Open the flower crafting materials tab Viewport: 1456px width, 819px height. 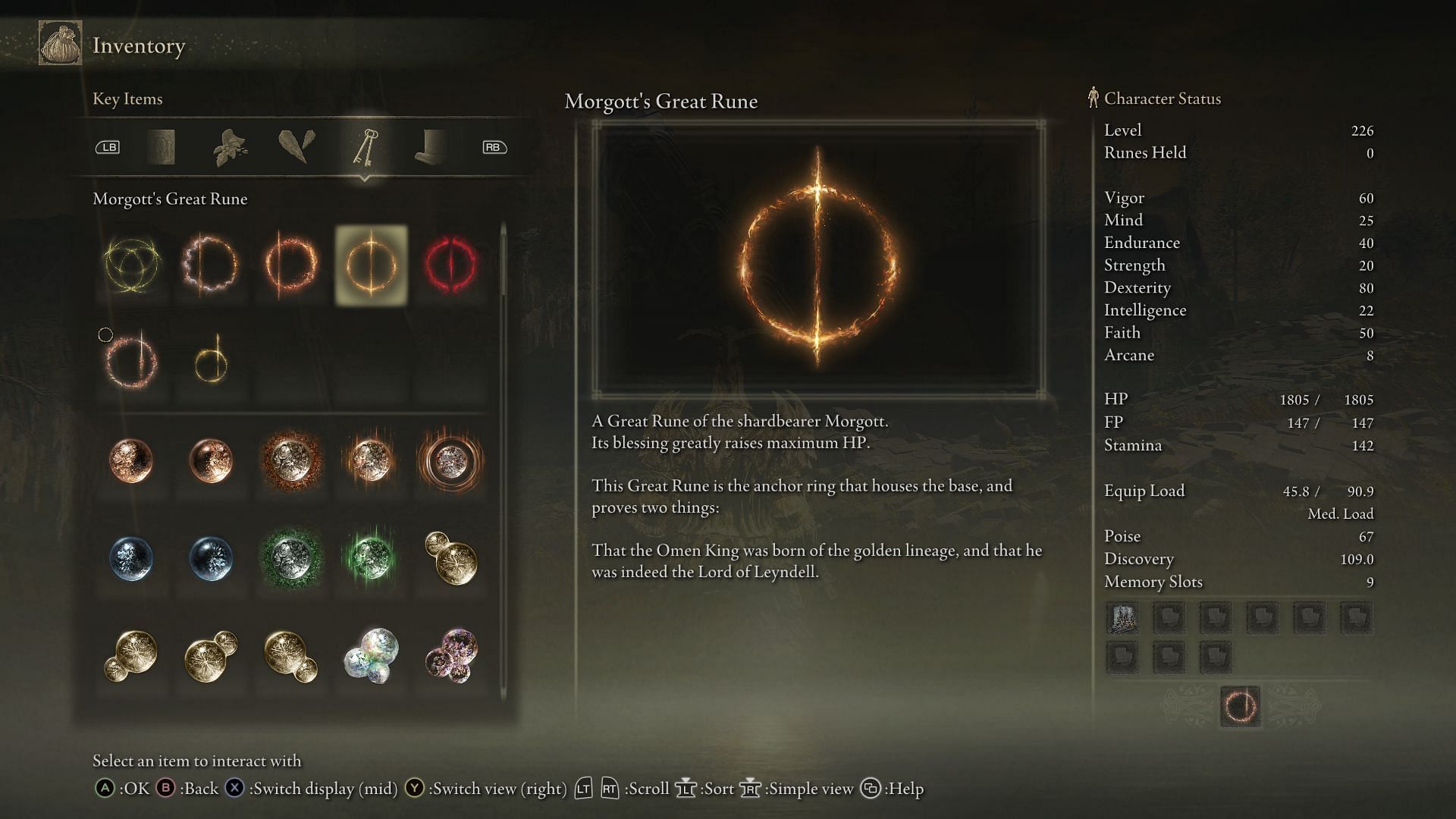tap(230, 147)
